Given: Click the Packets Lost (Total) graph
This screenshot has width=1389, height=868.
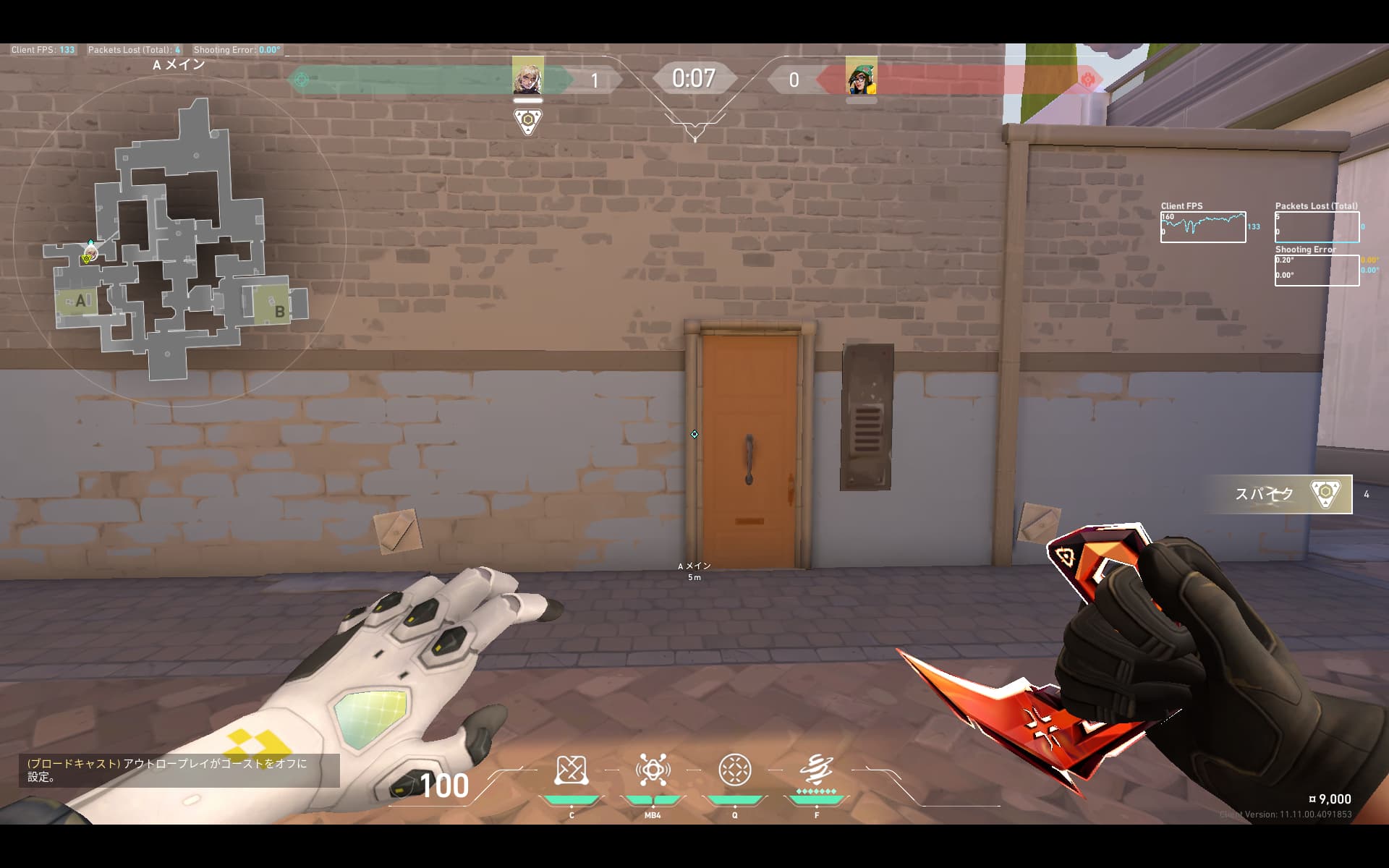Looking at the screenshot, I should (1317, 227).
